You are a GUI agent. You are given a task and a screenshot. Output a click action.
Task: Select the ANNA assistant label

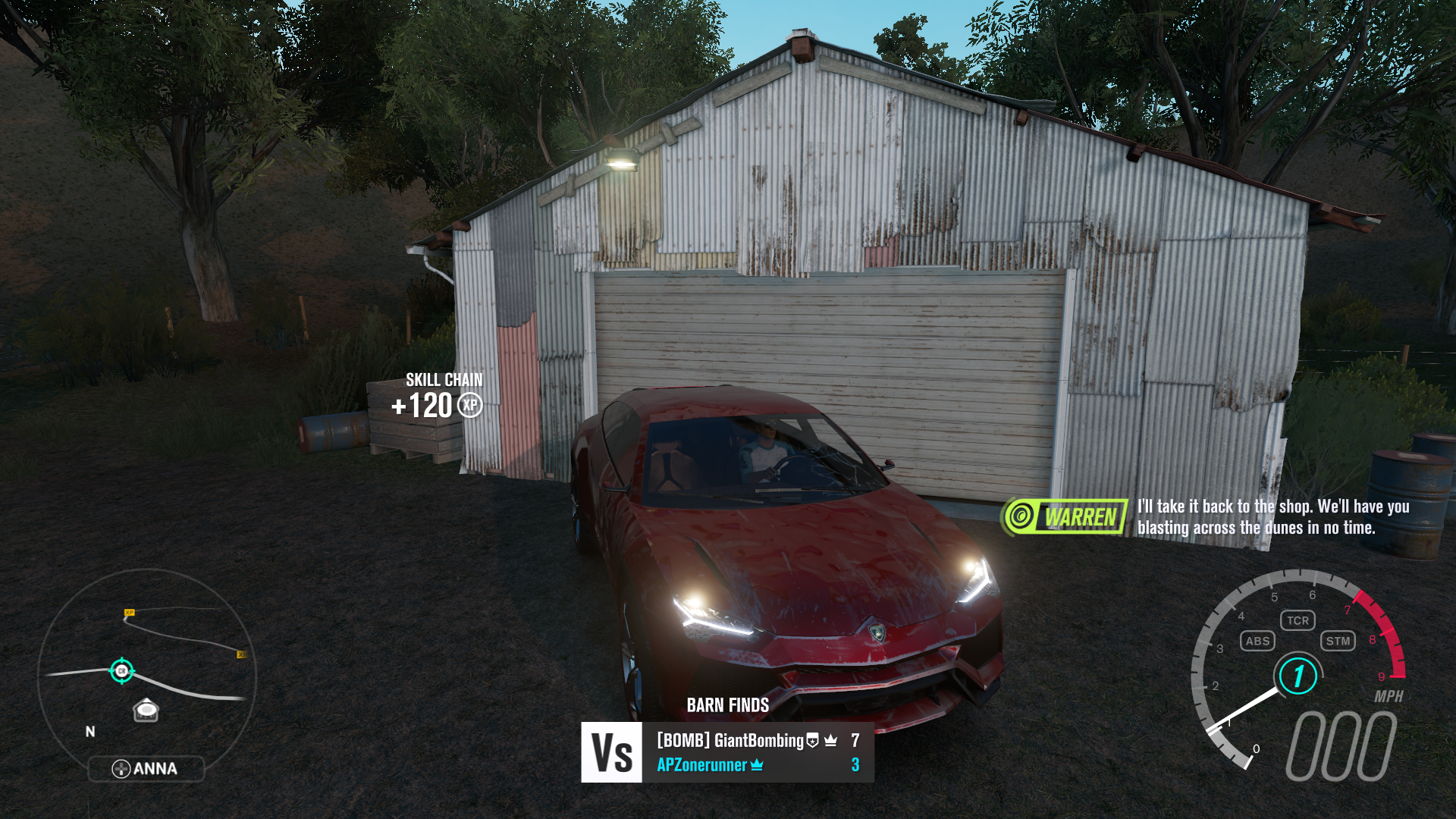146,769
